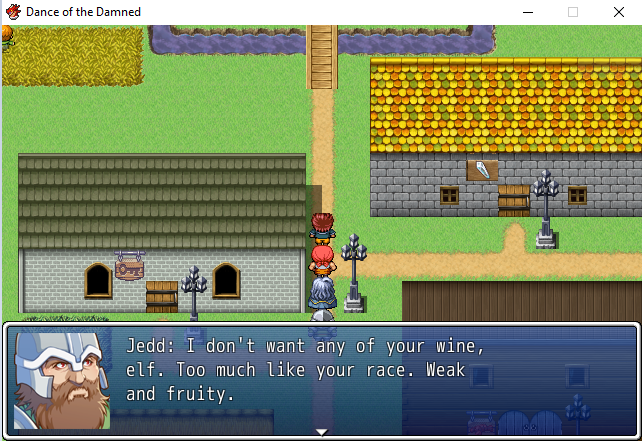Close the Dance of the Damned window
642x441 pixels.
[x=618, y=12]
